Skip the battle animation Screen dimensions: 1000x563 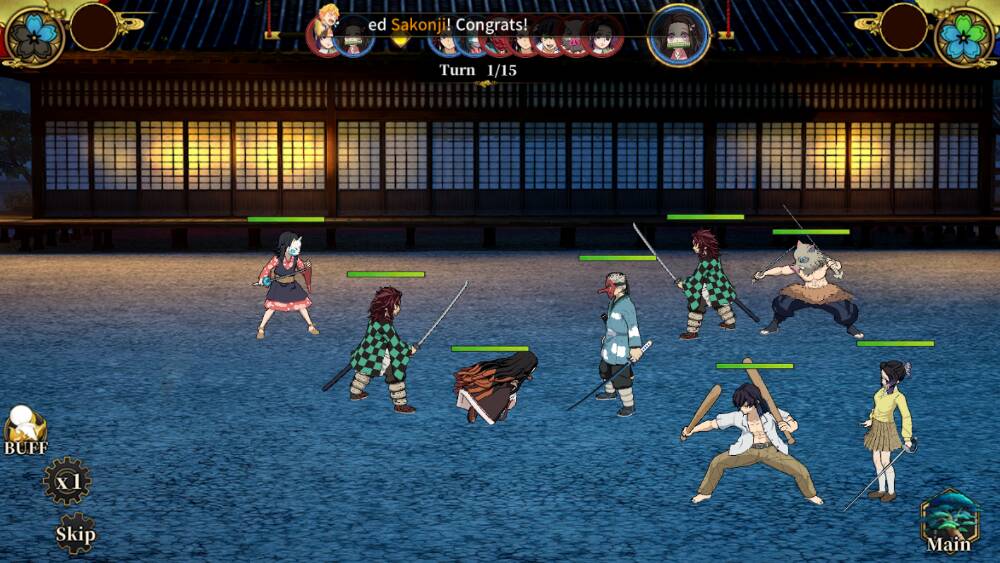pyautogui.click(x=75, y=533)
